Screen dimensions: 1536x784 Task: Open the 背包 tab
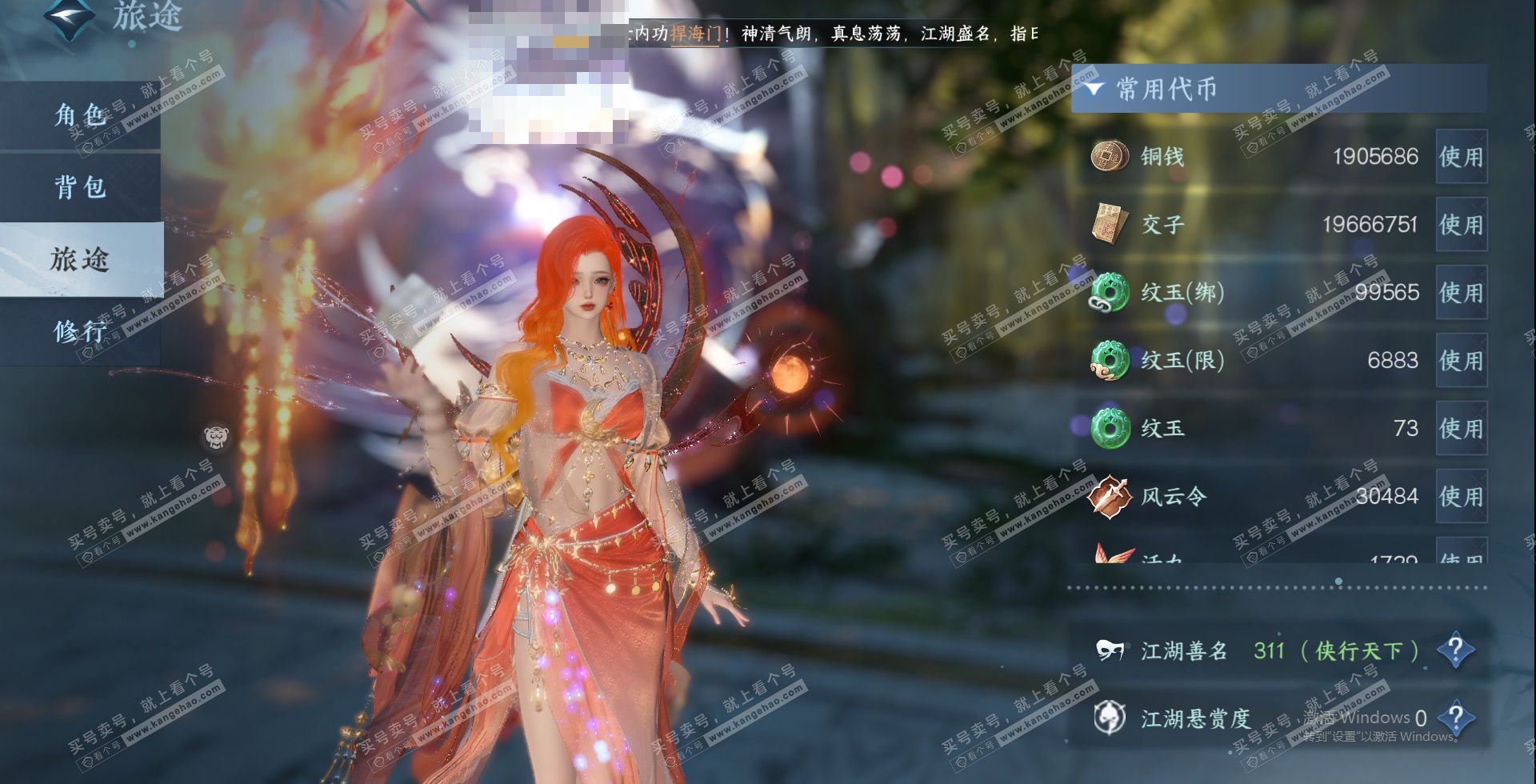click(80, 187)
